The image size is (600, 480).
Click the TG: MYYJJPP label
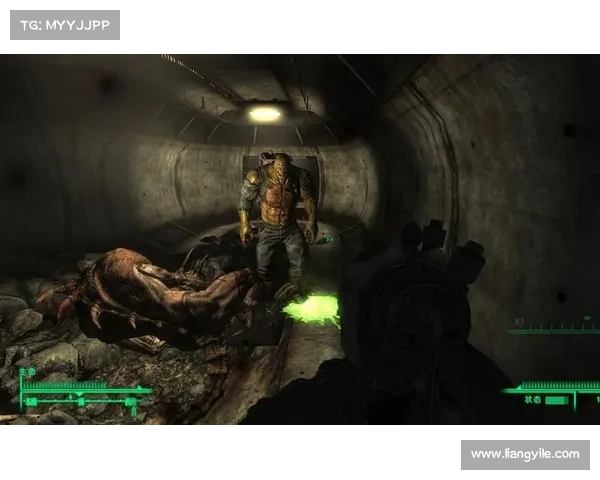[x=64, y=24]
